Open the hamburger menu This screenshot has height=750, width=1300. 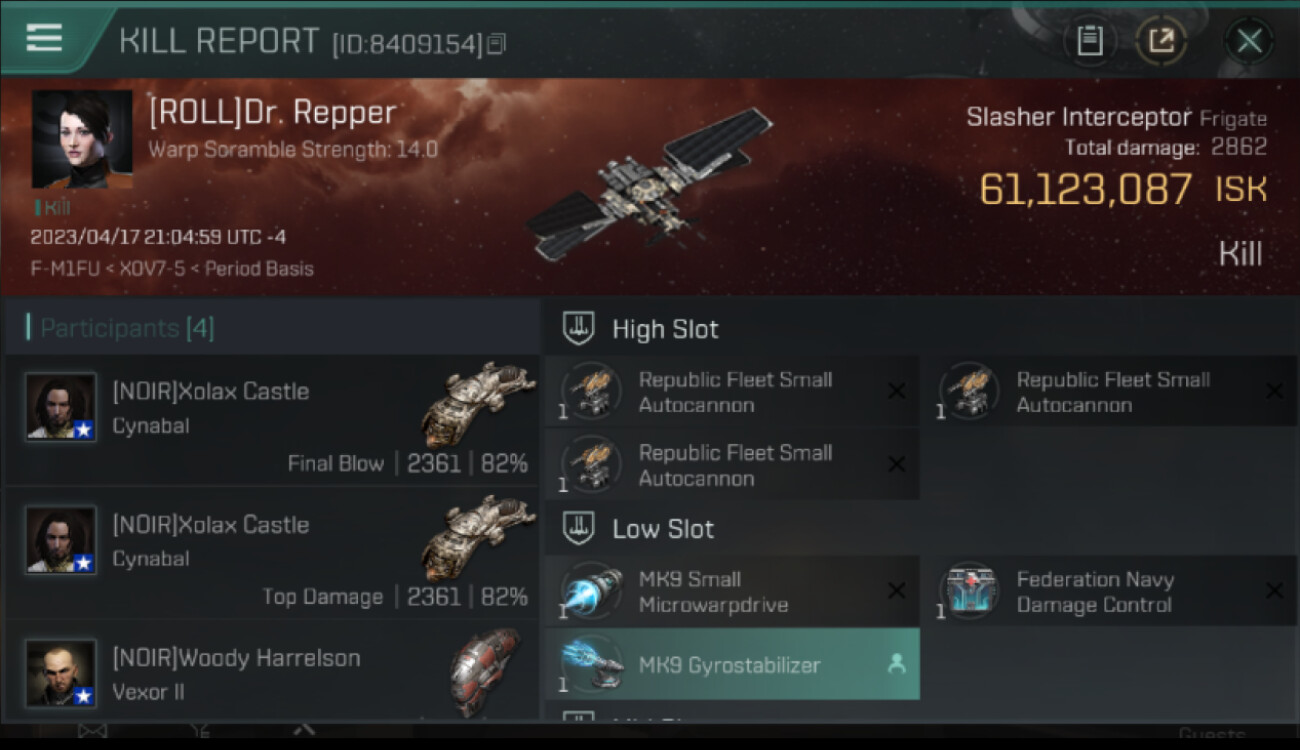pyautogui.click(x=44, y=39)
